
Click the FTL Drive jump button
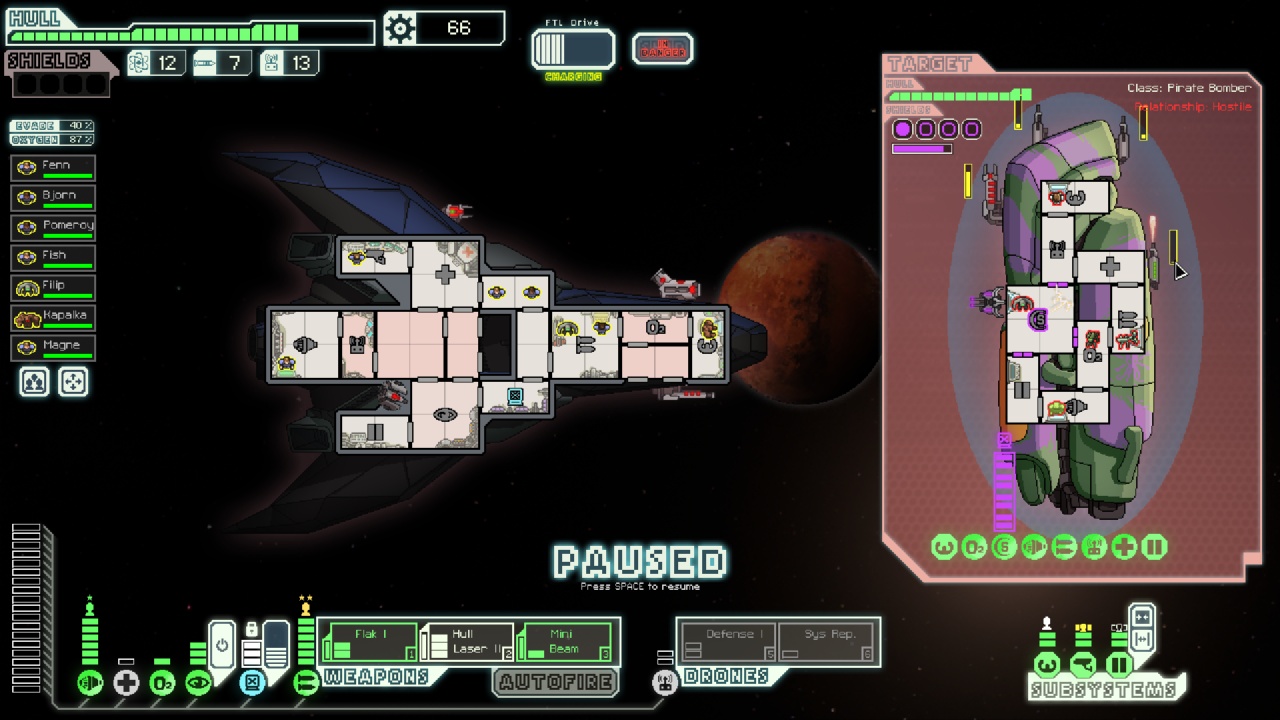(573, 49)
